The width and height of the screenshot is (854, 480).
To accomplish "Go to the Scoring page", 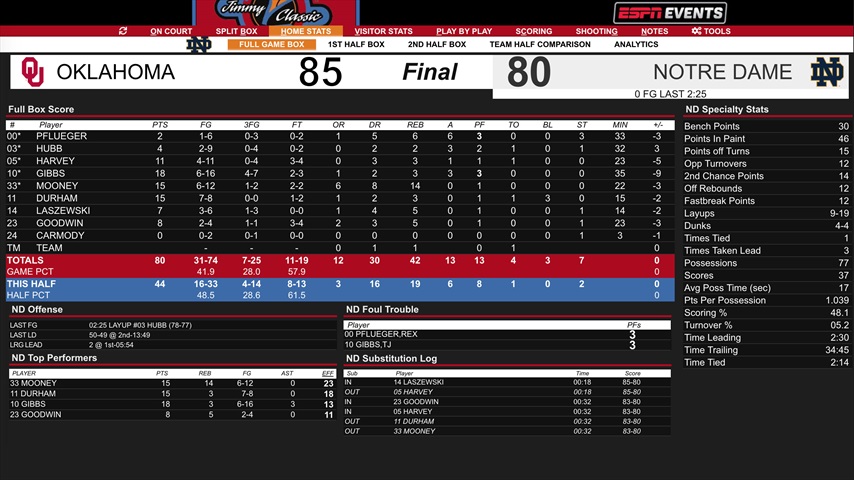I will click(534, 31).
